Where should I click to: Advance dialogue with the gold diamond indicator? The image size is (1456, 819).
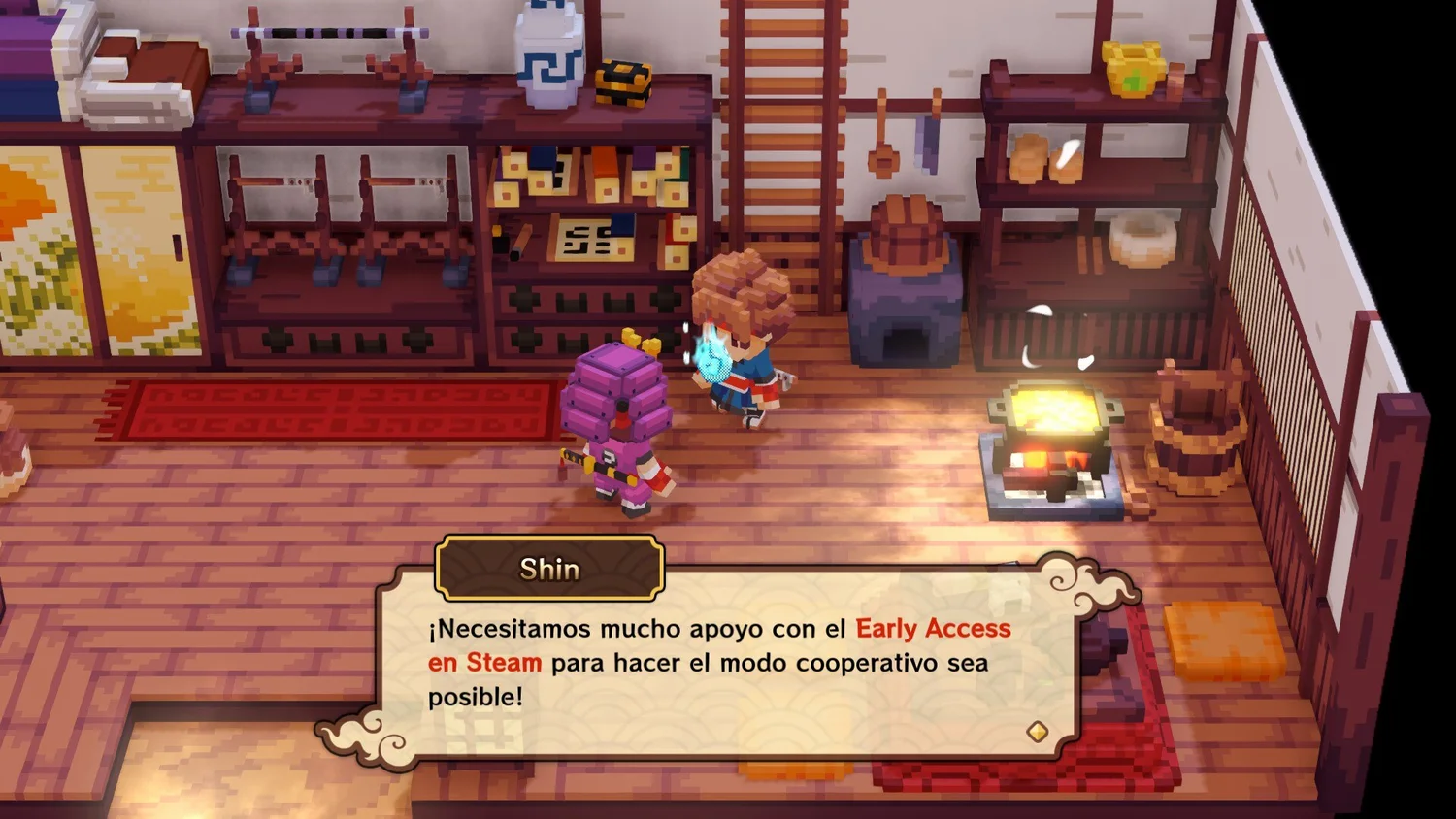coord(1037,731)
